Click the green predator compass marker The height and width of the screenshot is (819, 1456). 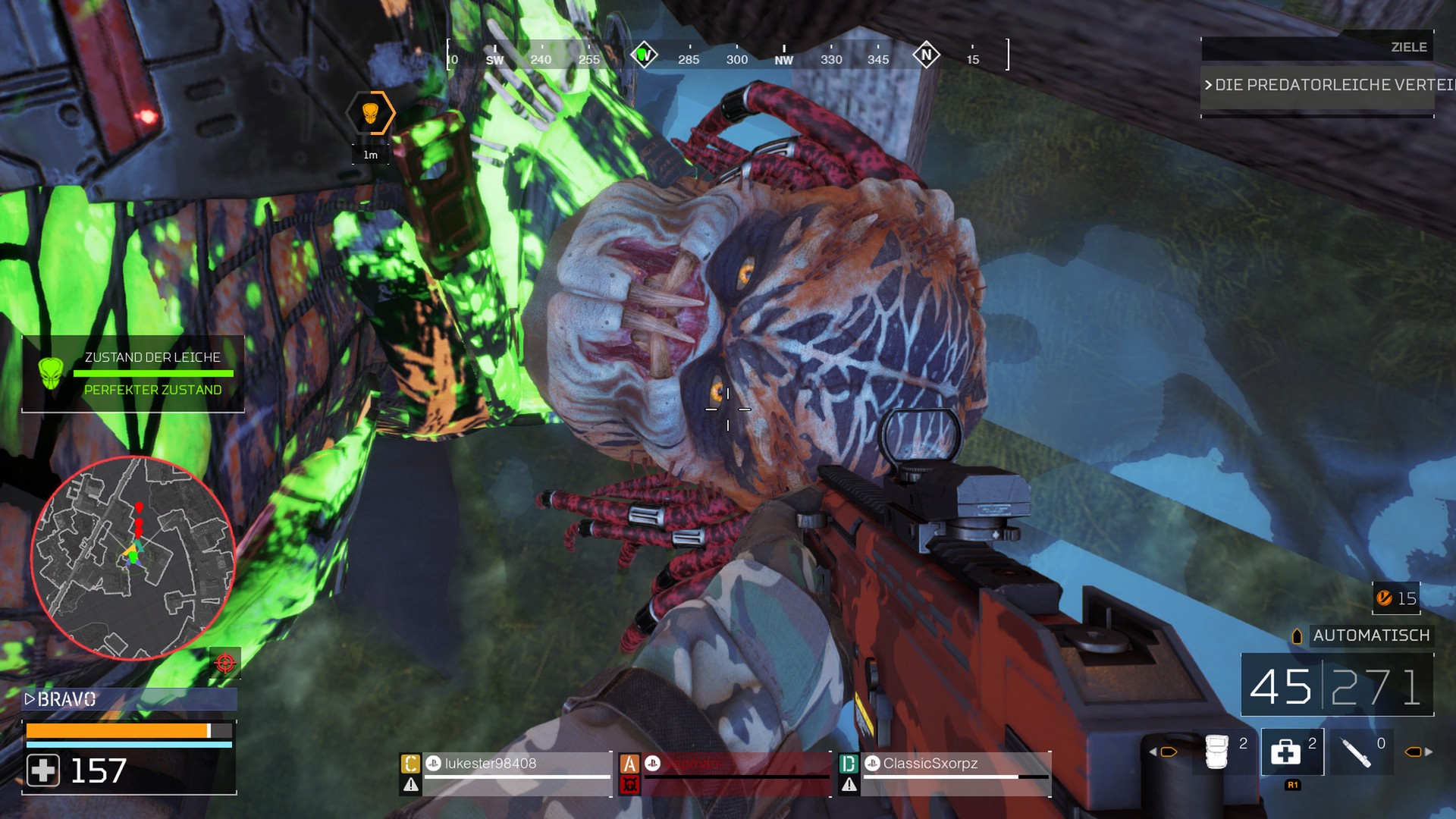[644, 55]
